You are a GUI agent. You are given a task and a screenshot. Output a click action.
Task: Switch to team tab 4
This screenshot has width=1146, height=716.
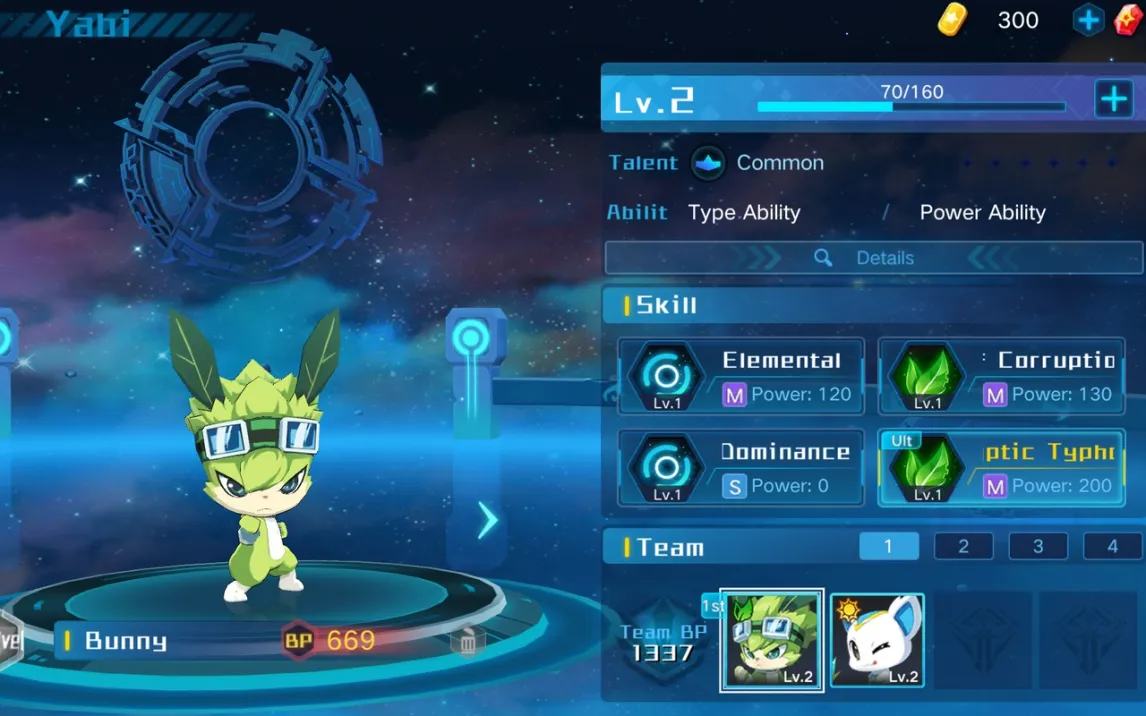coord(1112,546)
